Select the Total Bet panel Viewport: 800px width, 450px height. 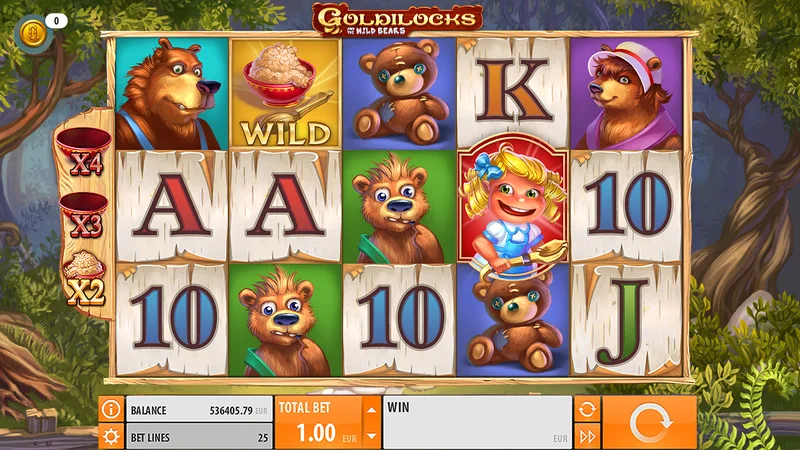316,422
